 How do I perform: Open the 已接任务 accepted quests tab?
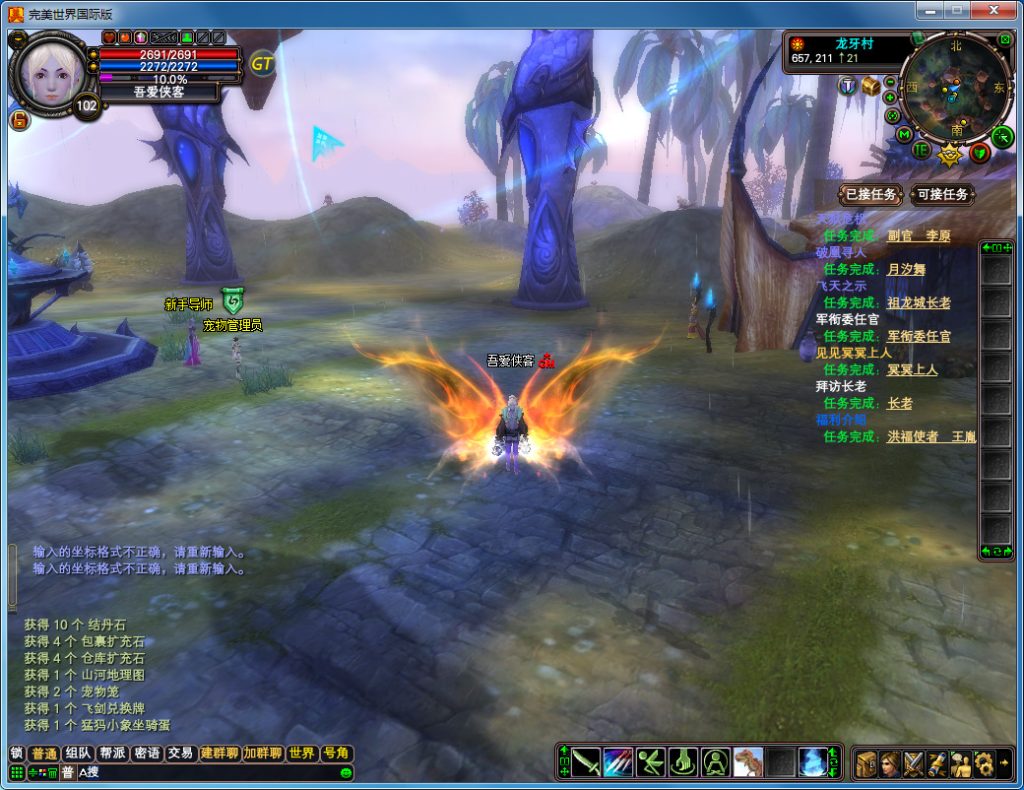(x=872, y=194)
